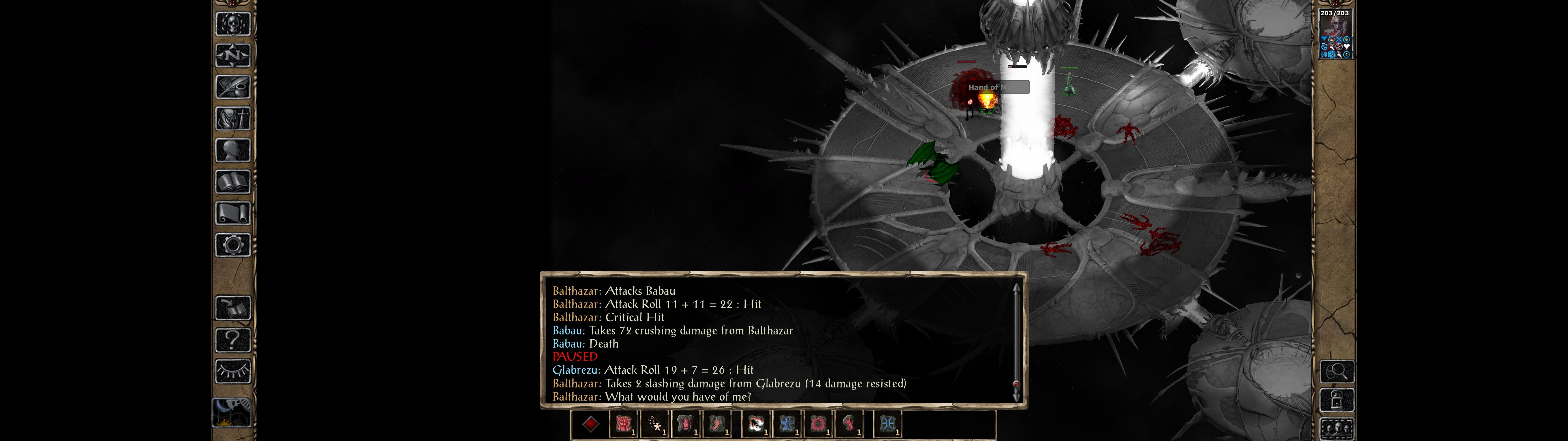Click the skull button on the sidebar
This screenshot has width=1568, height=441.
[x=232, y=24]
